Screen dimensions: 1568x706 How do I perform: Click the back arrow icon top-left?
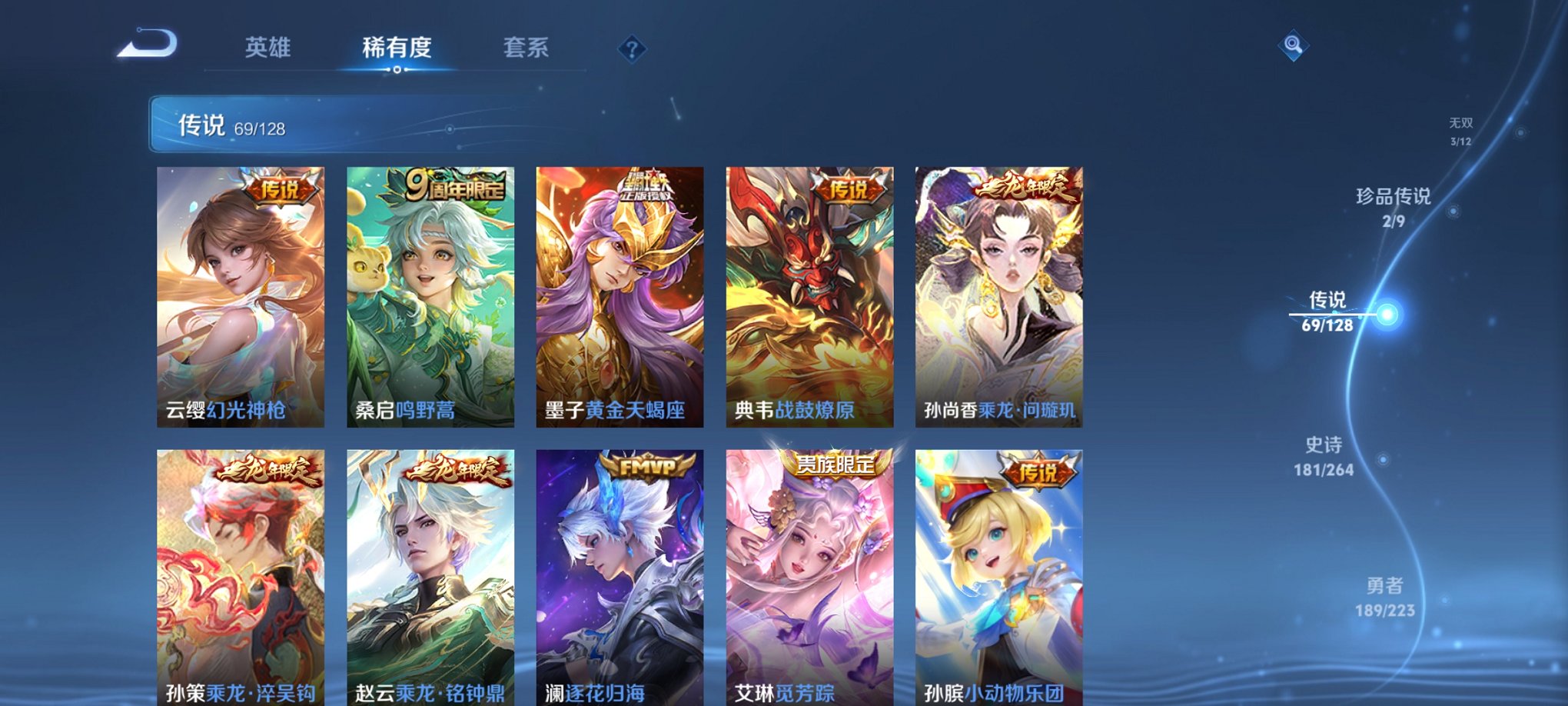tap(148, 48)
